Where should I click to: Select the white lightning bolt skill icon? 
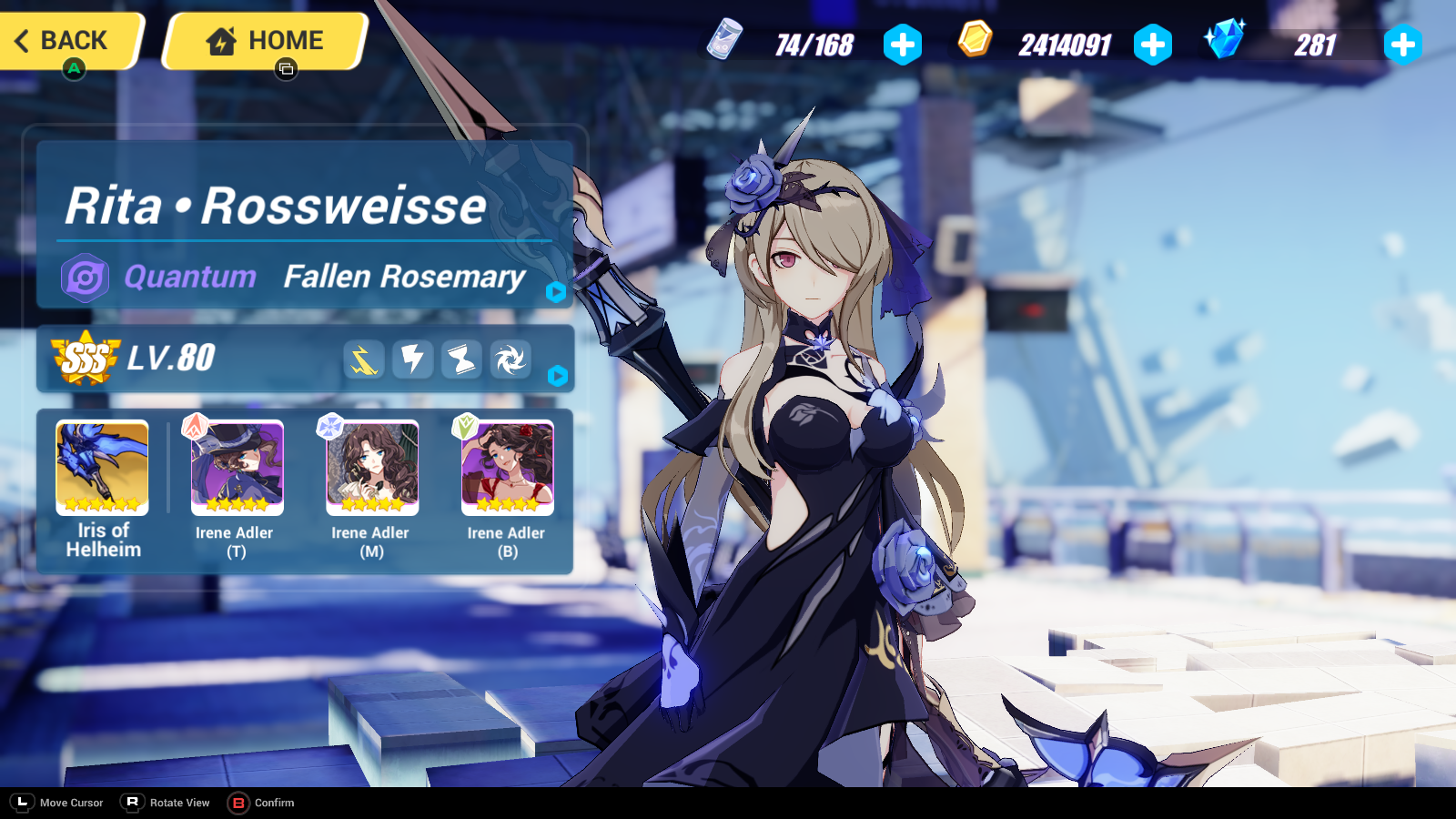412,359
